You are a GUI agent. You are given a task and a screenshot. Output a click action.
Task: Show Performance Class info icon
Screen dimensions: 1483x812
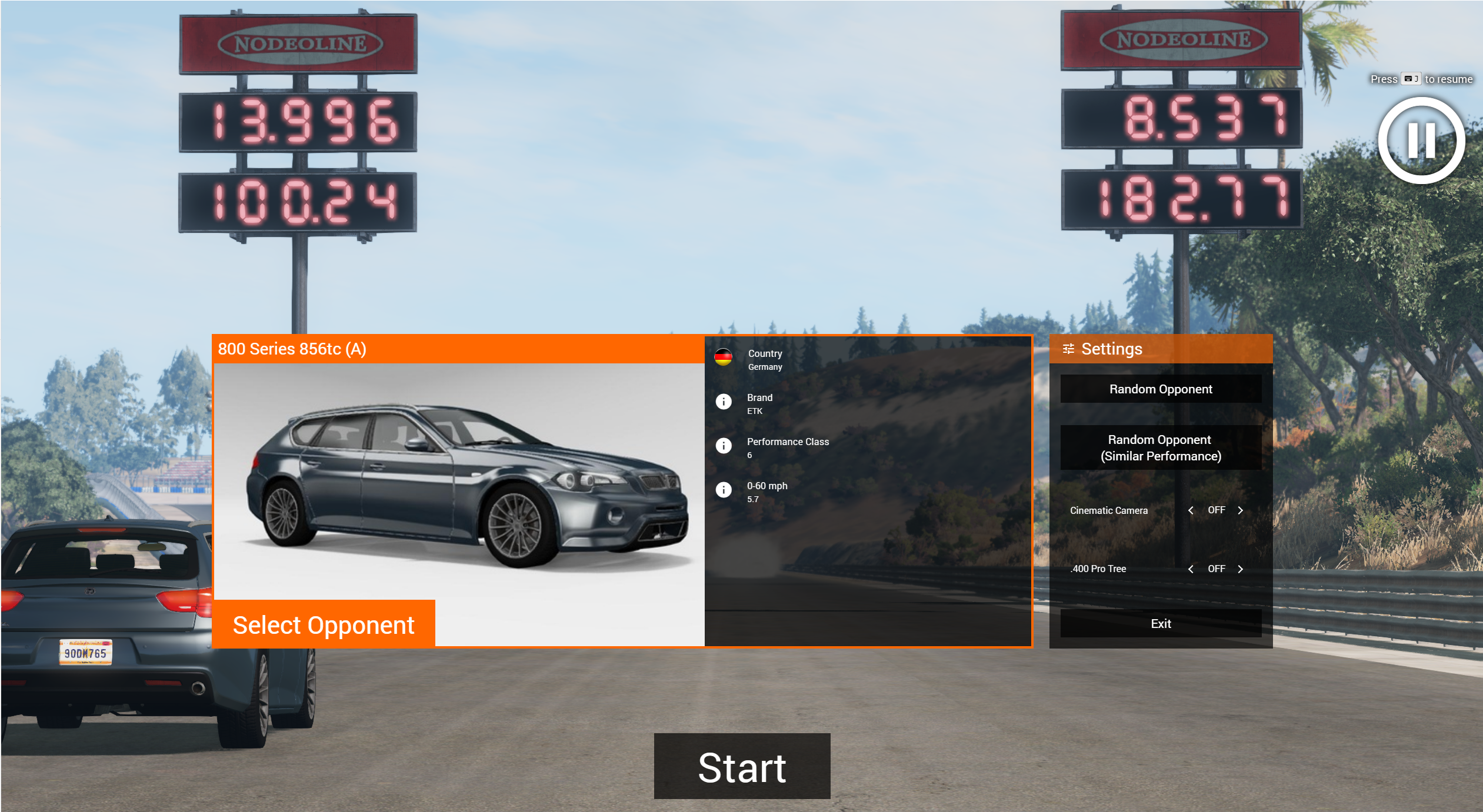pos(724,446)
